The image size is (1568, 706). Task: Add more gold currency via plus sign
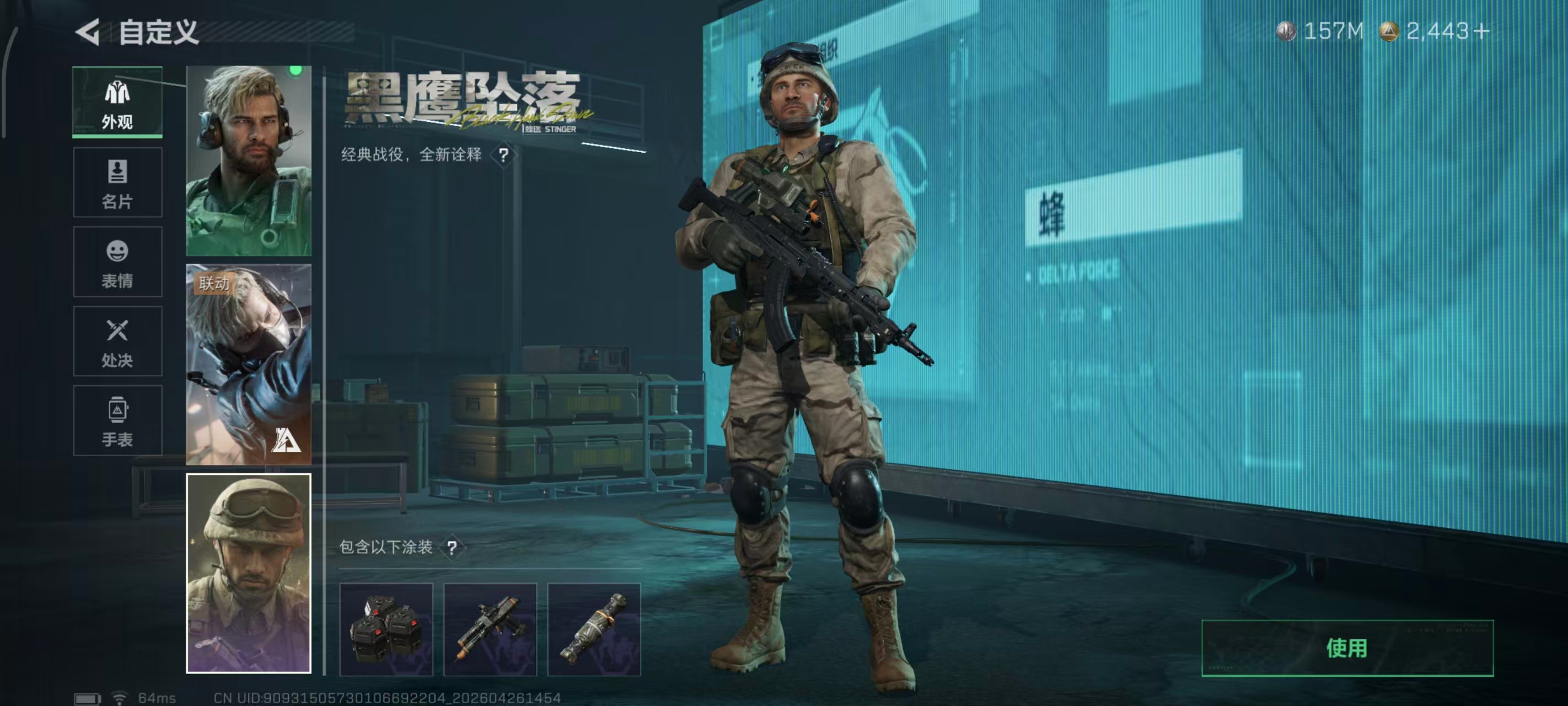1483,31
